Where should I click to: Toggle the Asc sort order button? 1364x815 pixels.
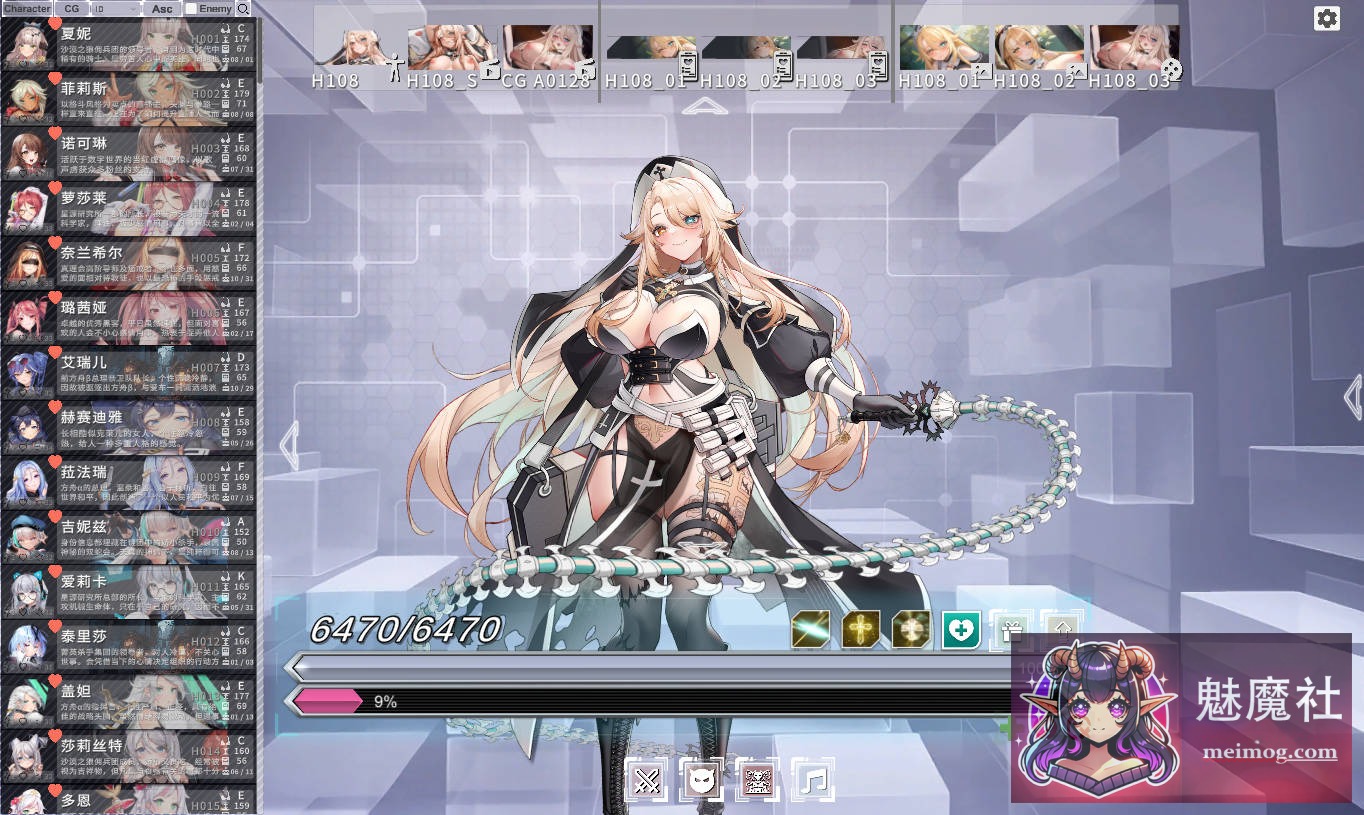(161, 8)
